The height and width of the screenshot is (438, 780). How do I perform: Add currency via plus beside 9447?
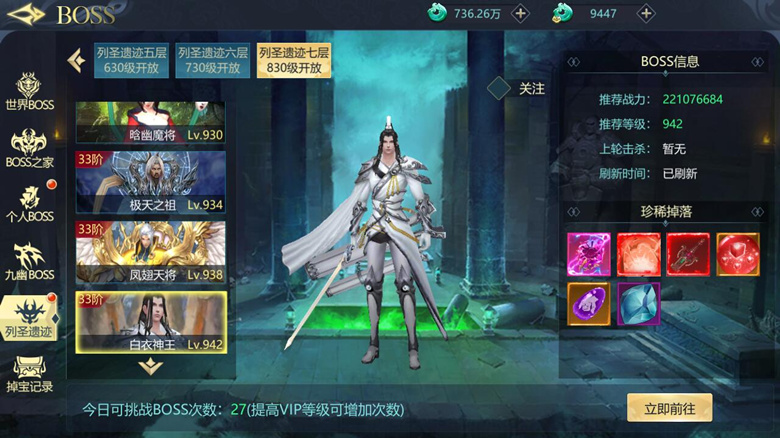click(646, 13)
